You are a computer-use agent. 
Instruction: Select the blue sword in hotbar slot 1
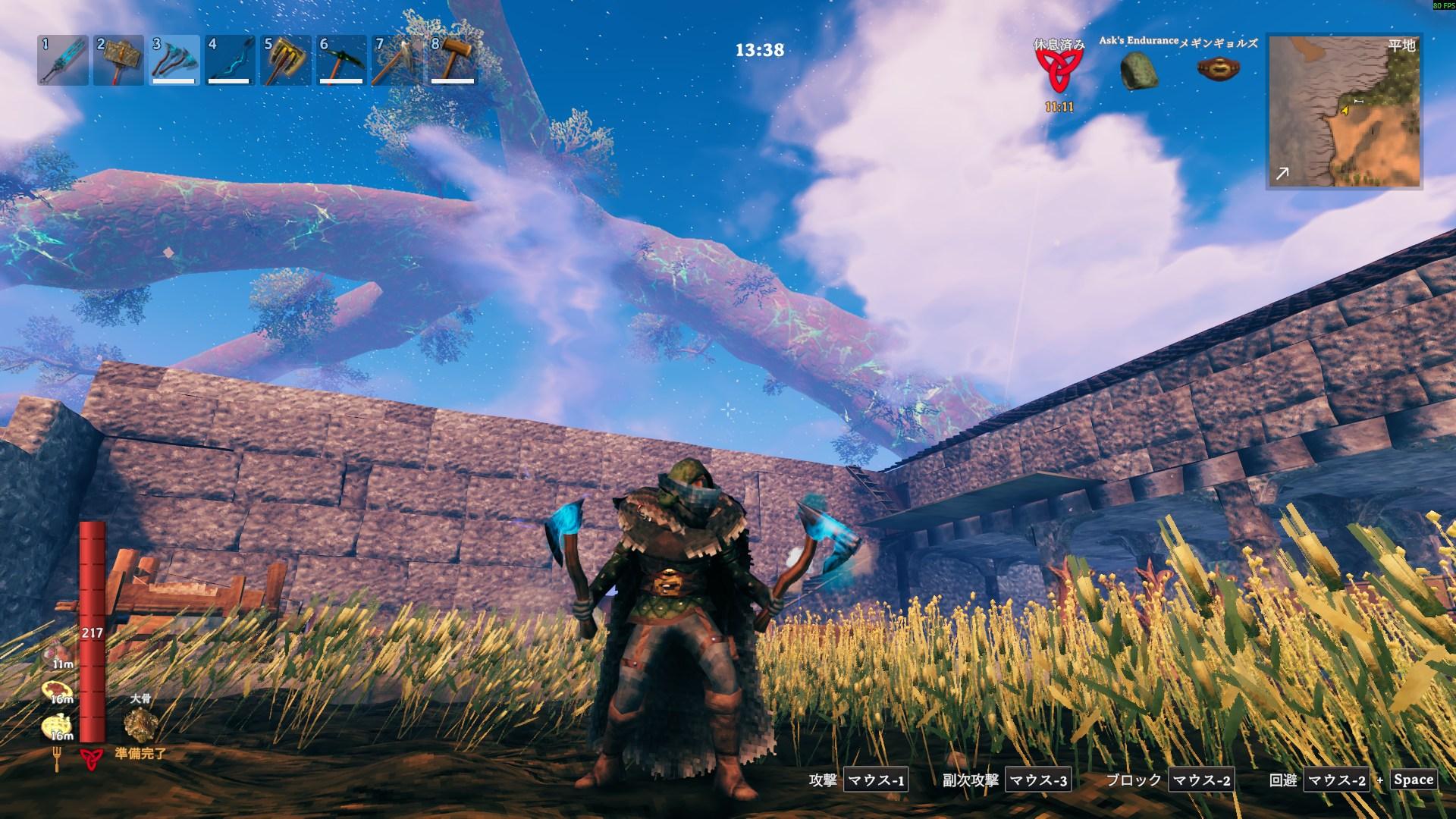point(63,60)
